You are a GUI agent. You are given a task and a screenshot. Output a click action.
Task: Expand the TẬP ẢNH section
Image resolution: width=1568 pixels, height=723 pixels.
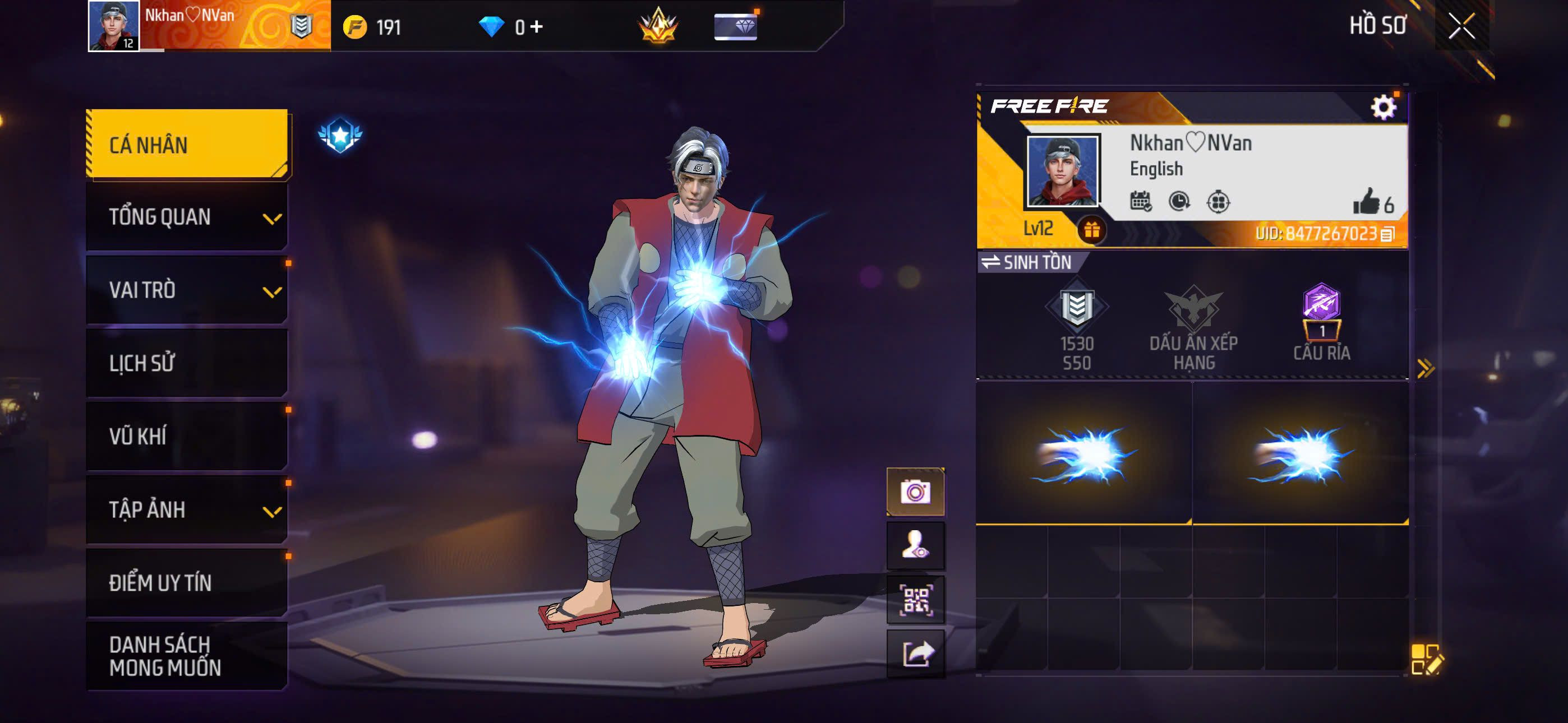(186, 509)
